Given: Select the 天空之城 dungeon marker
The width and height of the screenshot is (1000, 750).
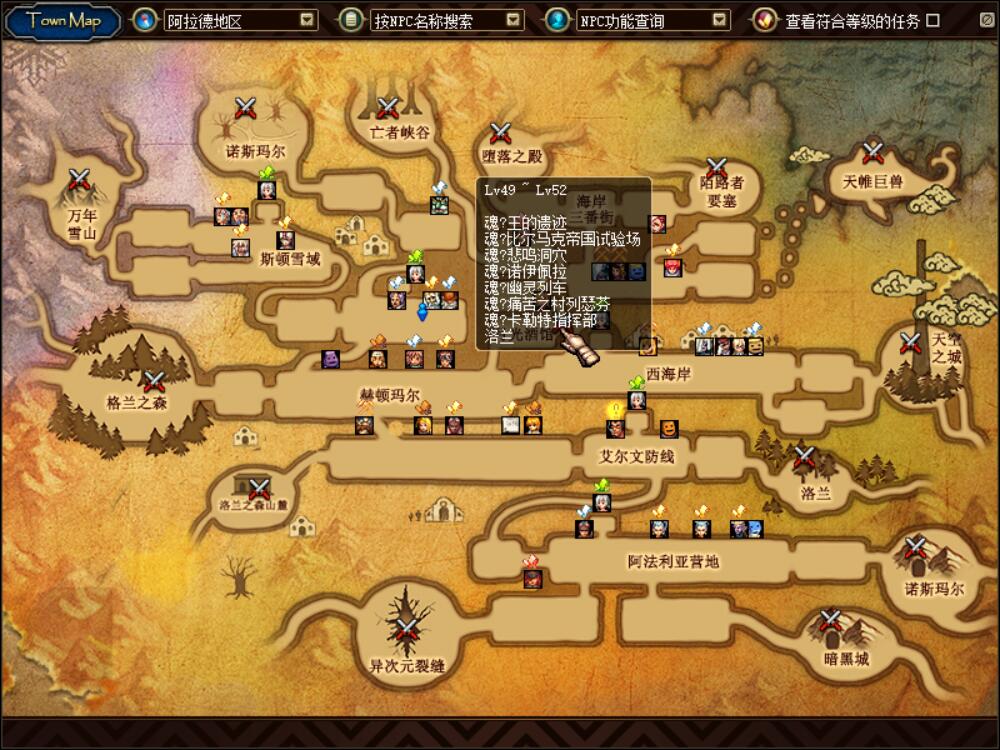Looking at the screenshot, I should [x=910, y=343].
